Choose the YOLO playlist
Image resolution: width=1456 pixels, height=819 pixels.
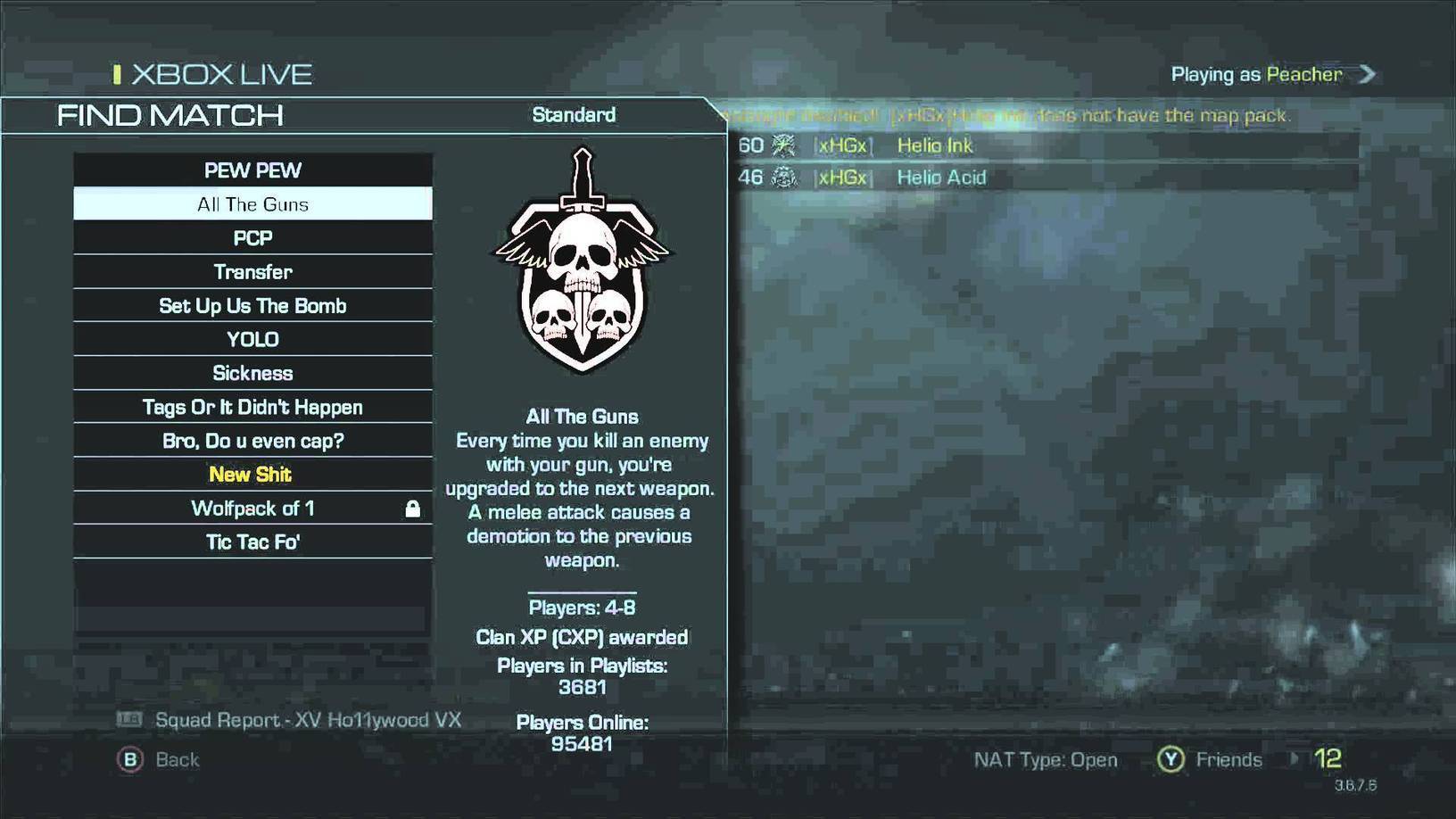(x=252, y=340)
